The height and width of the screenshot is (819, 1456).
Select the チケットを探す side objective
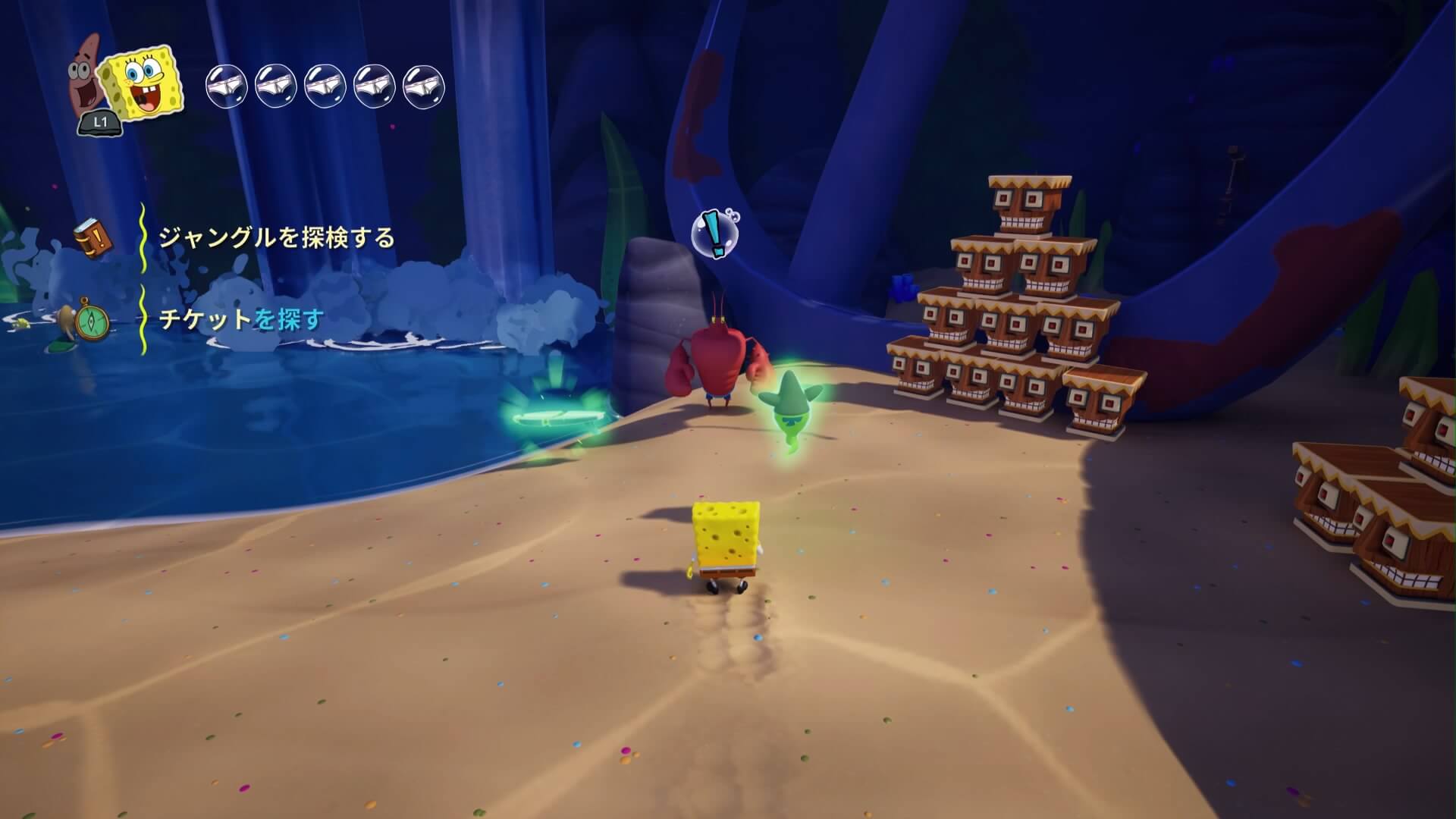(x=241, y=319)
